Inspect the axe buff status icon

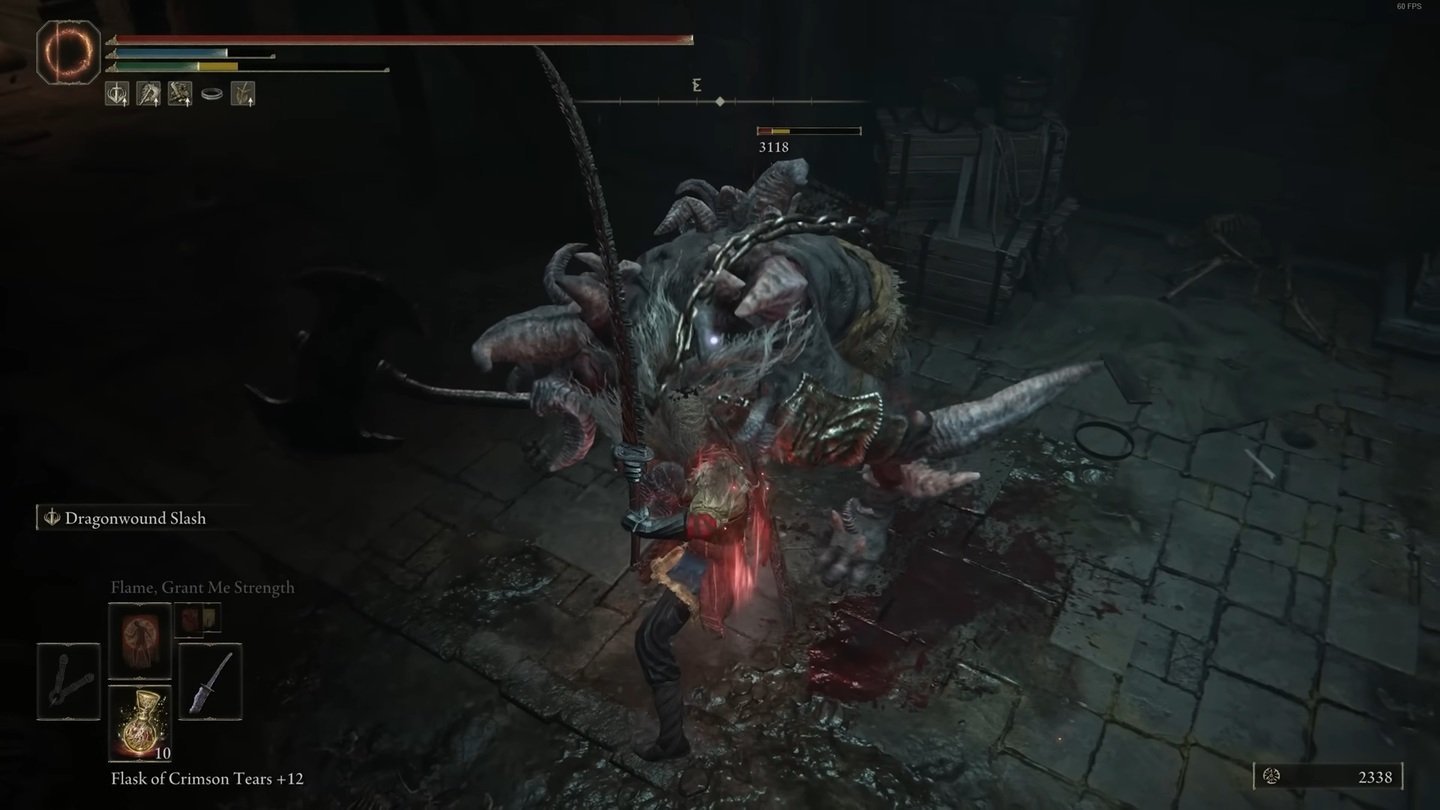[x=148, y=94]
